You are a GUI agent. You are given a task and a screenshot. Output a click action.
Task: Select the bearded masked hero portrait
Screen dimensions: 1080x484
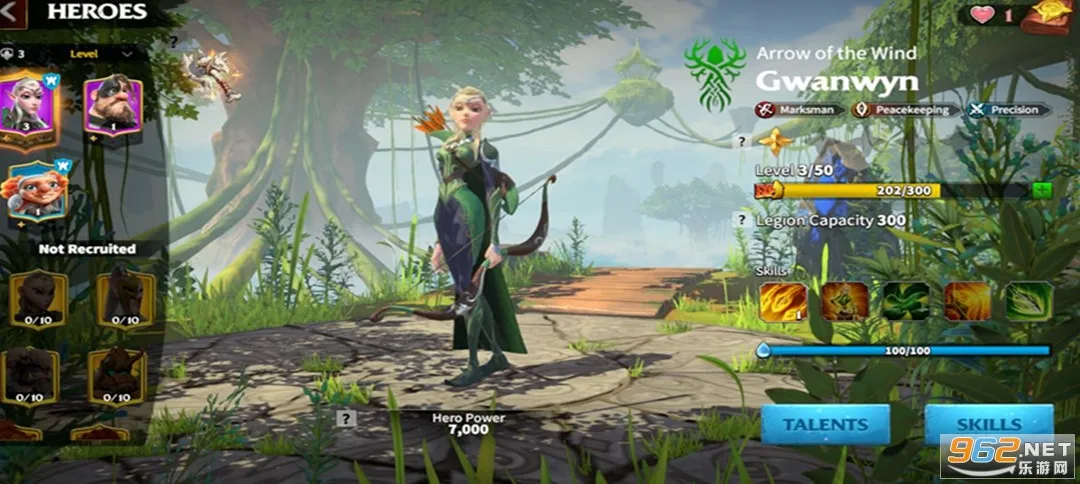tap(113, 105)
